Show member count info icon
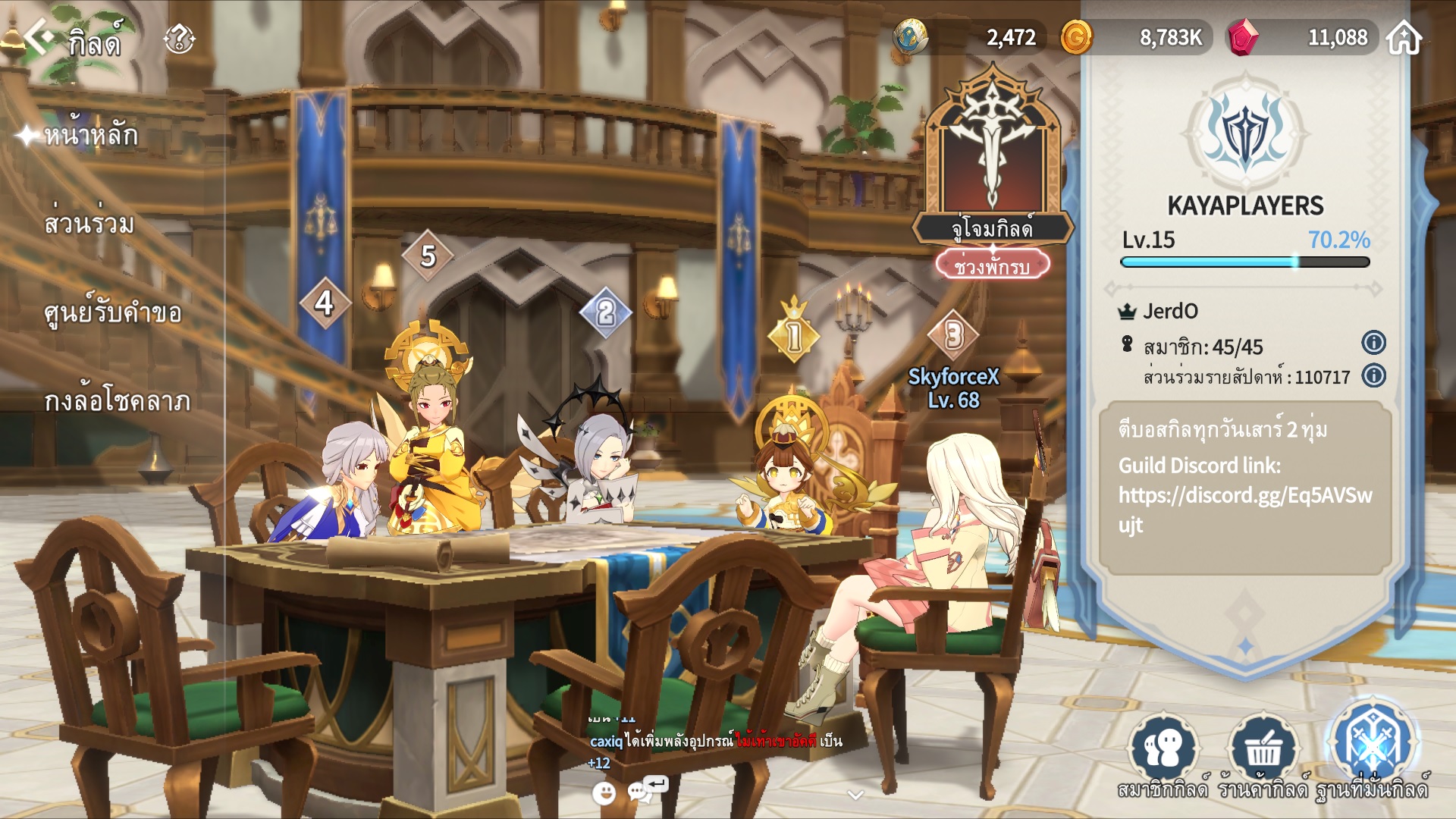Image resolution: width=1456 pixels, height=819 pixels. click(1373, 343)
